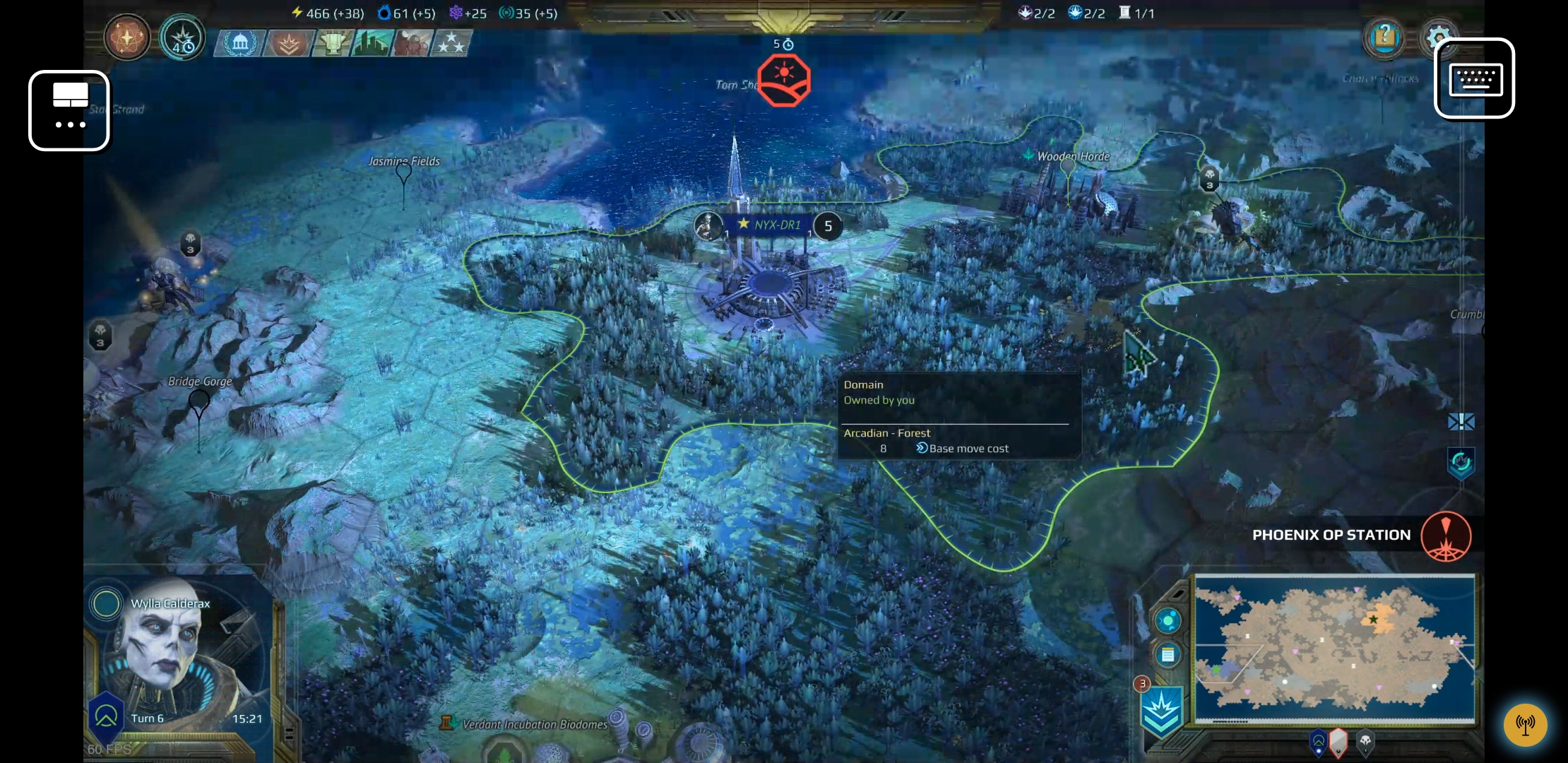This screenshot has height=763, width=1568.
Task: Open the streaming overlay menu on left edge
Action: (69, 110)
